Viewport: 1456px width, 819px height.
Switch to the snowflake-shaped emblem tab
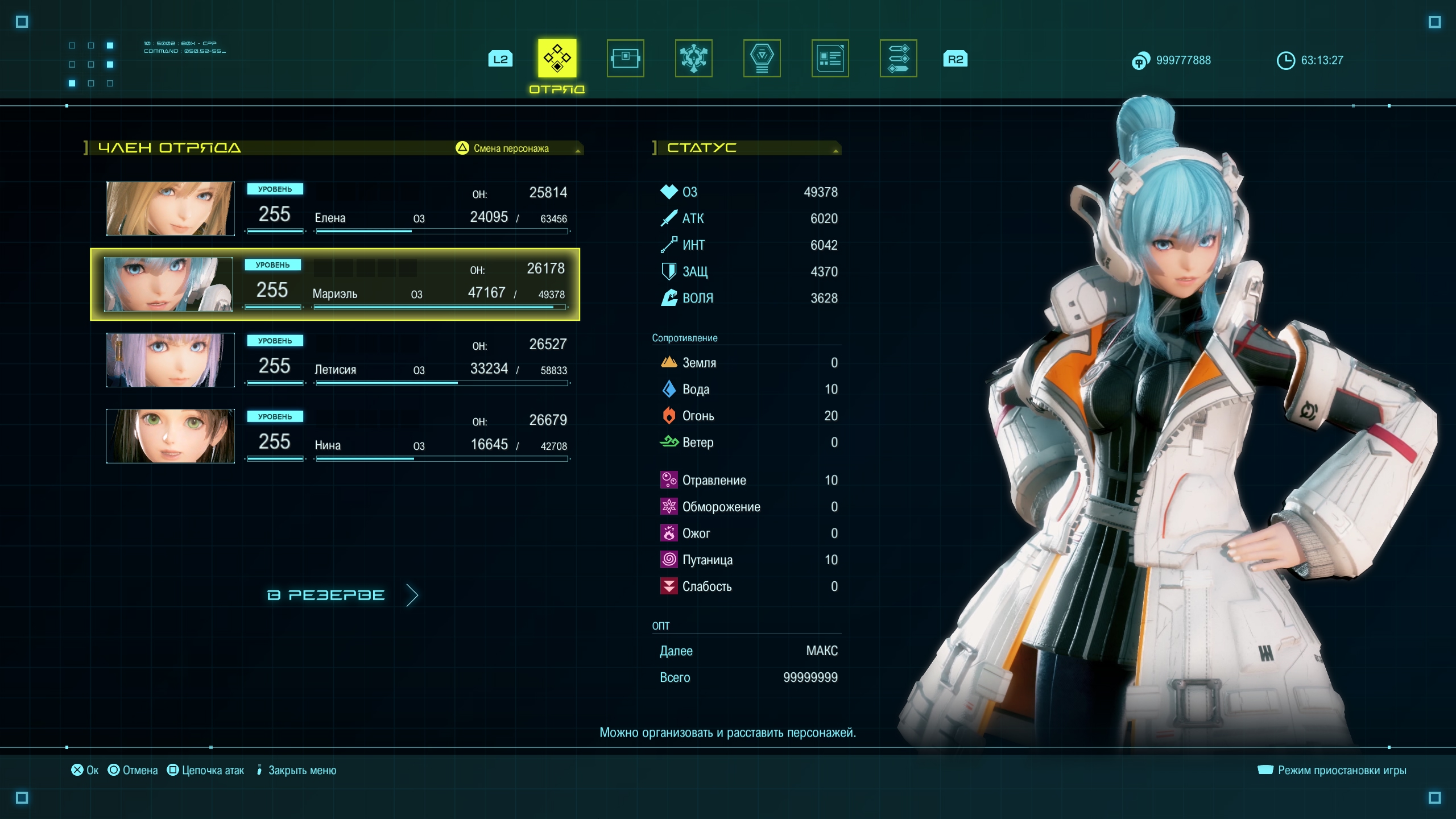click(x=693, y=59)
